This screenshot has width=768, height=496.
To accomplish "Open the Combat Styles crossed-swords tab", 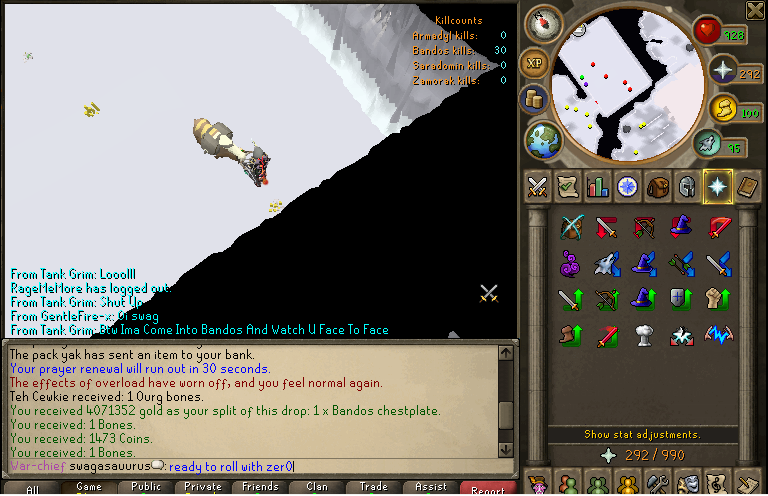I will pos(538,187).
